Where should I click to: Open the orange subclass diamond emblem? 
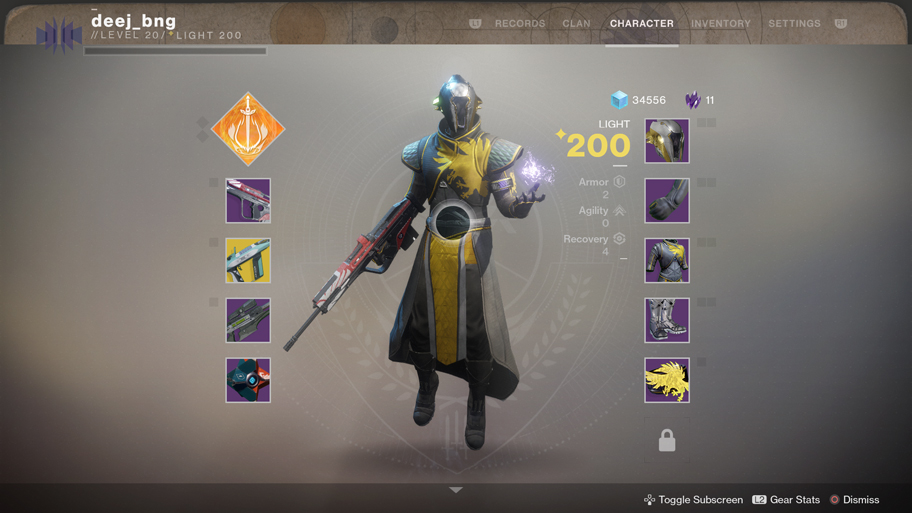(248, 129)
